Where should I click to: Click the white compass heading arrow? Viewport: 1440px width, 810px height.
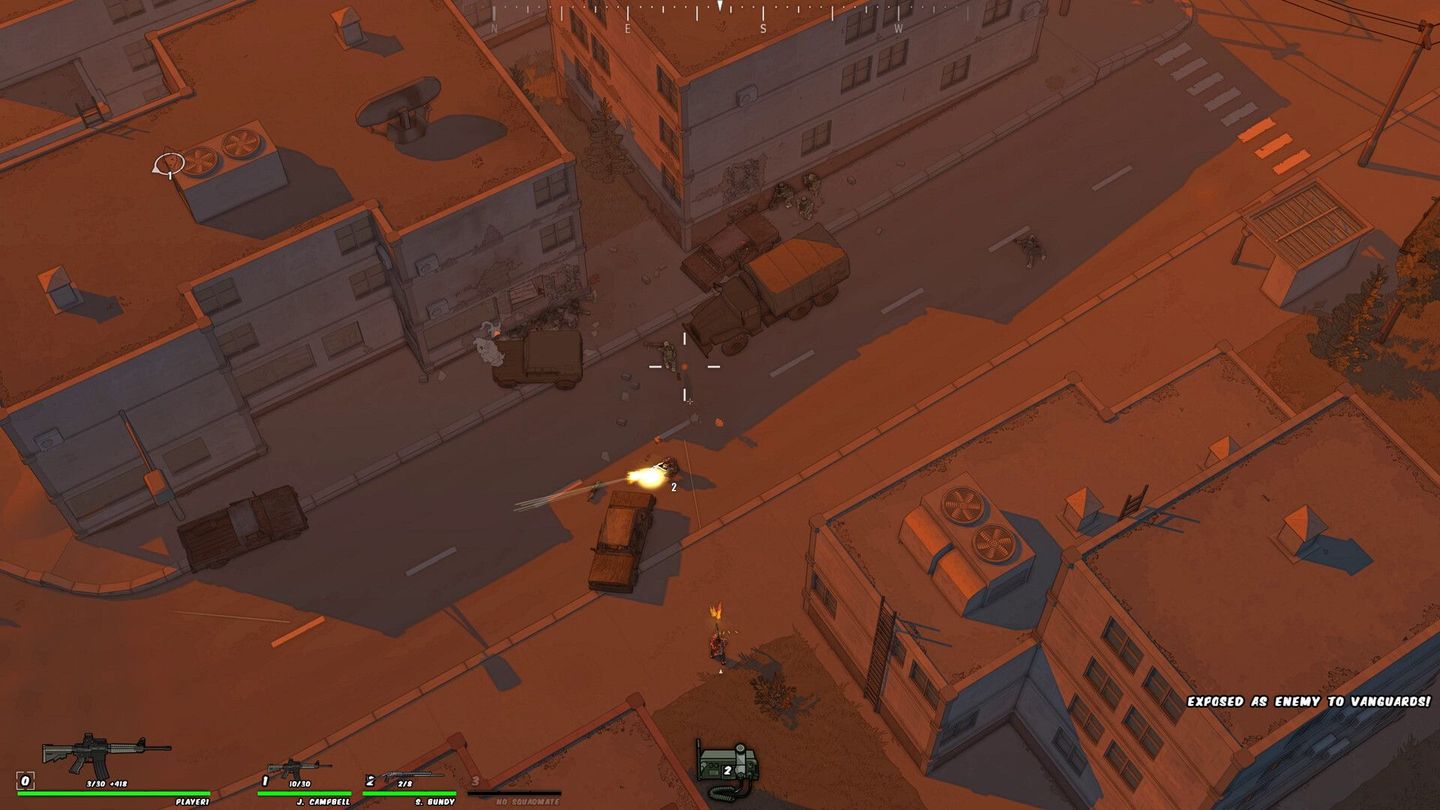720,6
